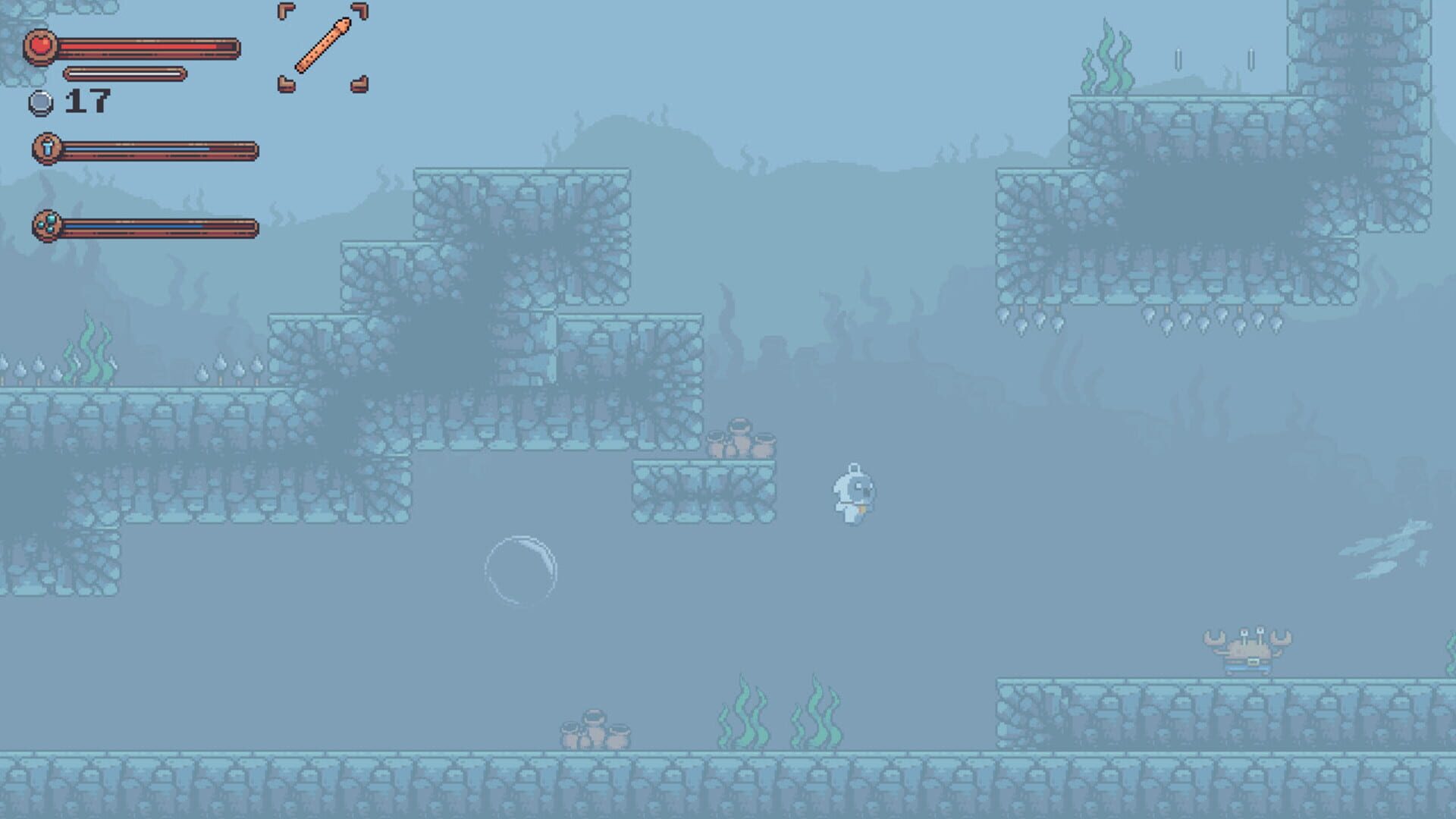Click the heart icon on the health bar

click(39, 47)
